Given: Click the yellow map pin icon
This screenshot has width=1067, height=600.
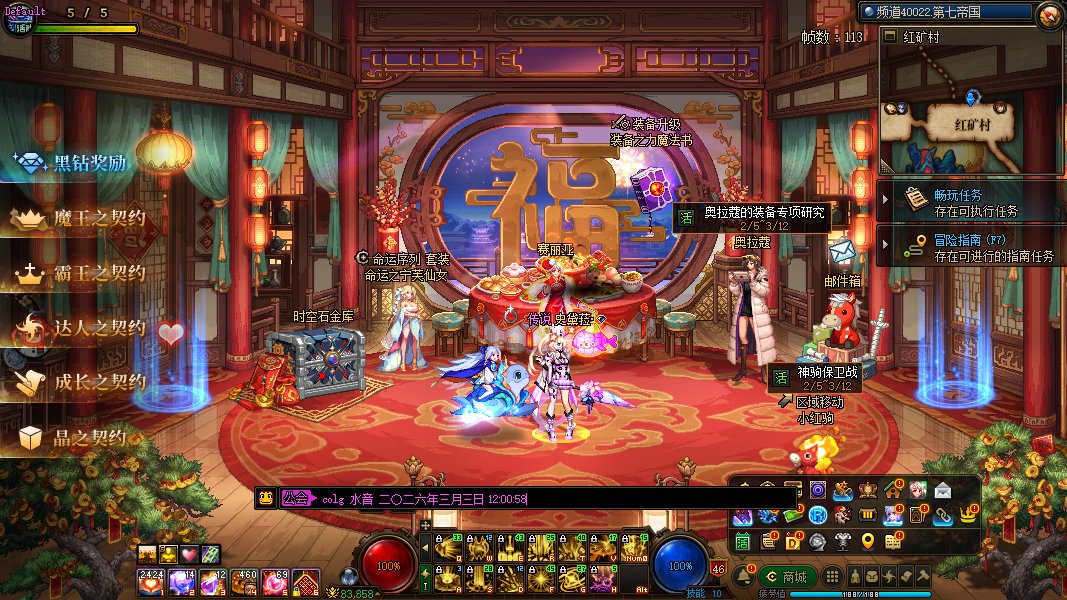Looking at the screenshot, I should (867, 541).
